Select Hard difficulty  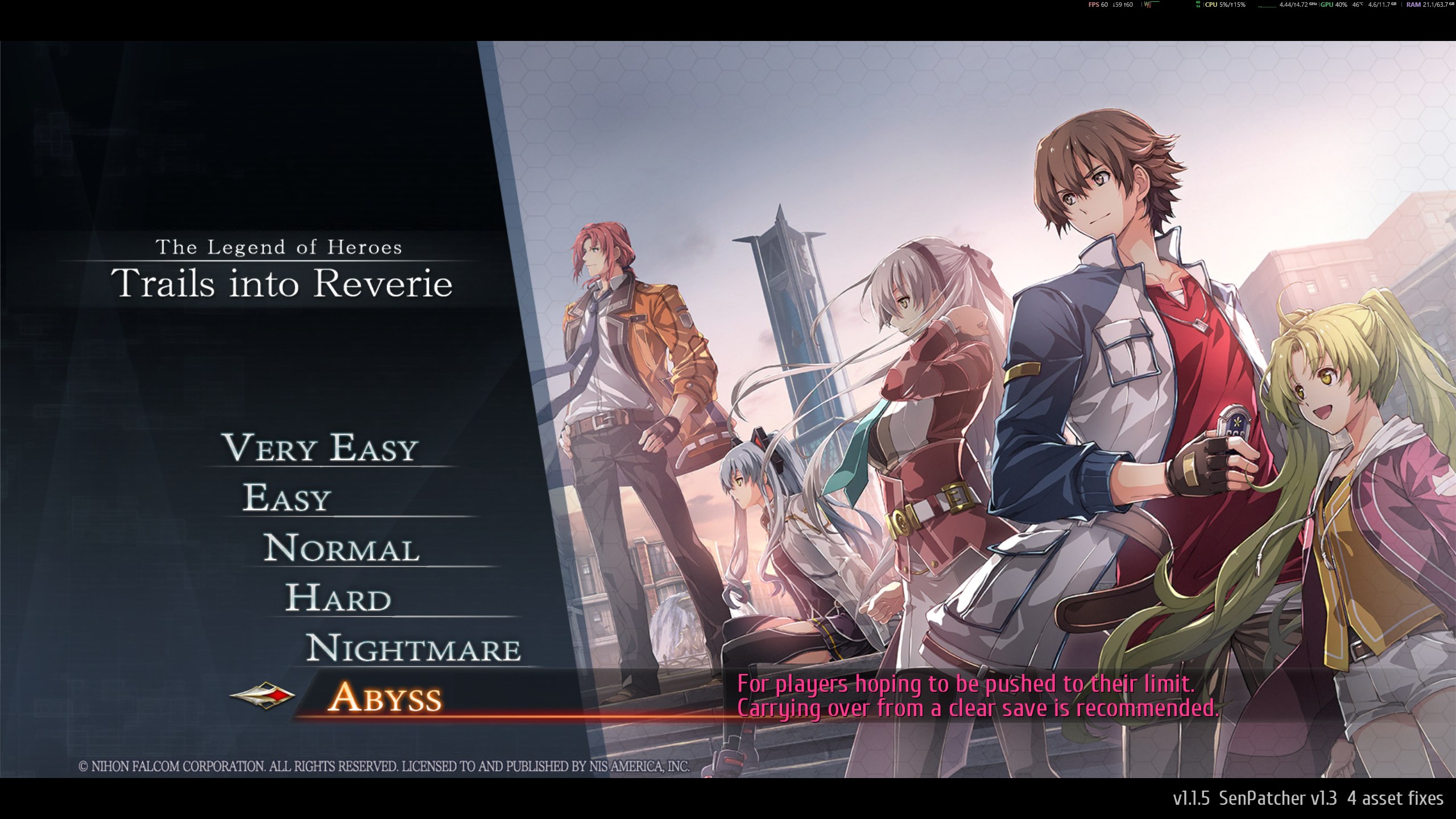click(338, 598)
